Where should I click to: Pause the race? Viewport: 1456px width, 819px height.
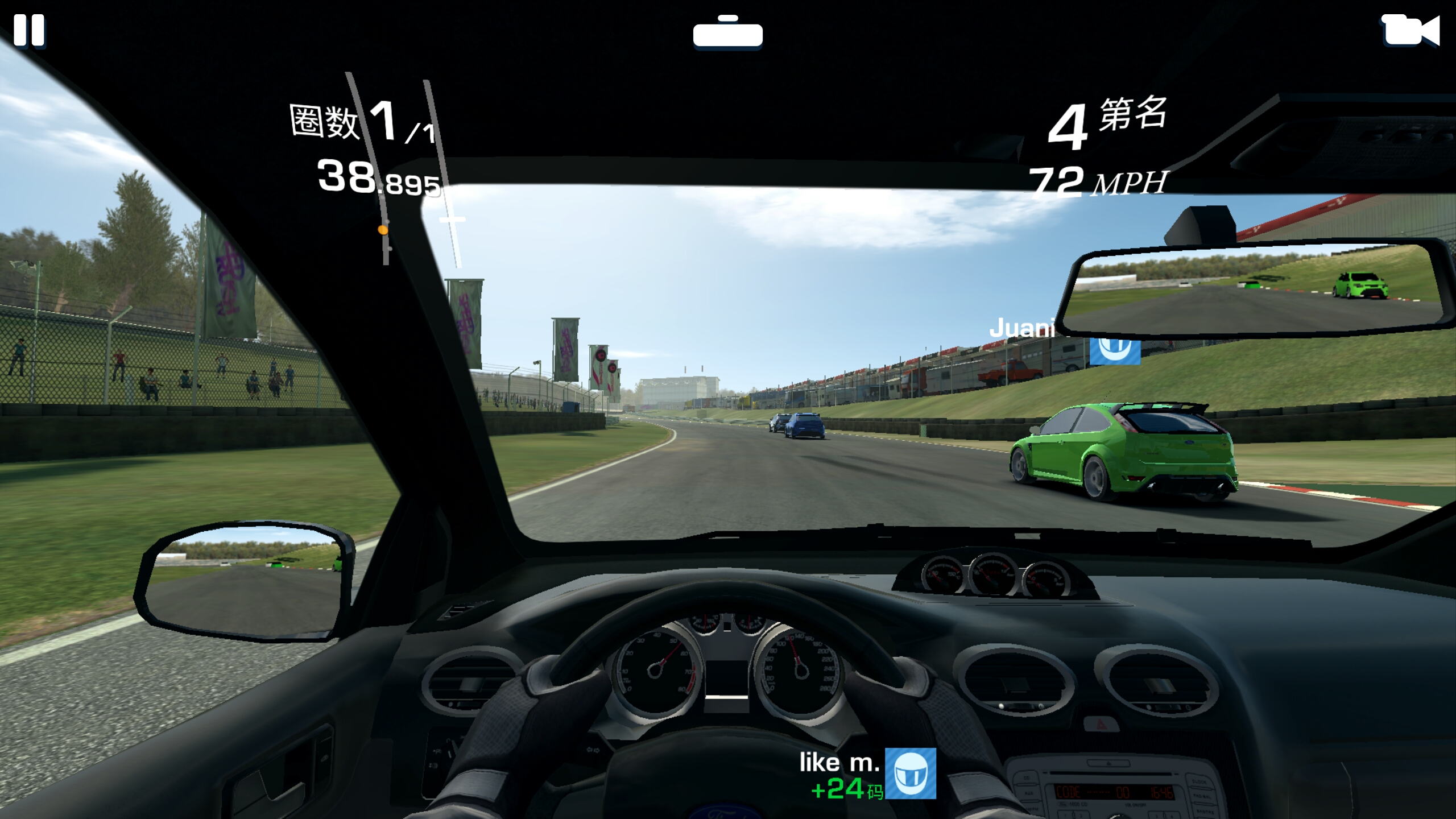[x=29, y=30]
